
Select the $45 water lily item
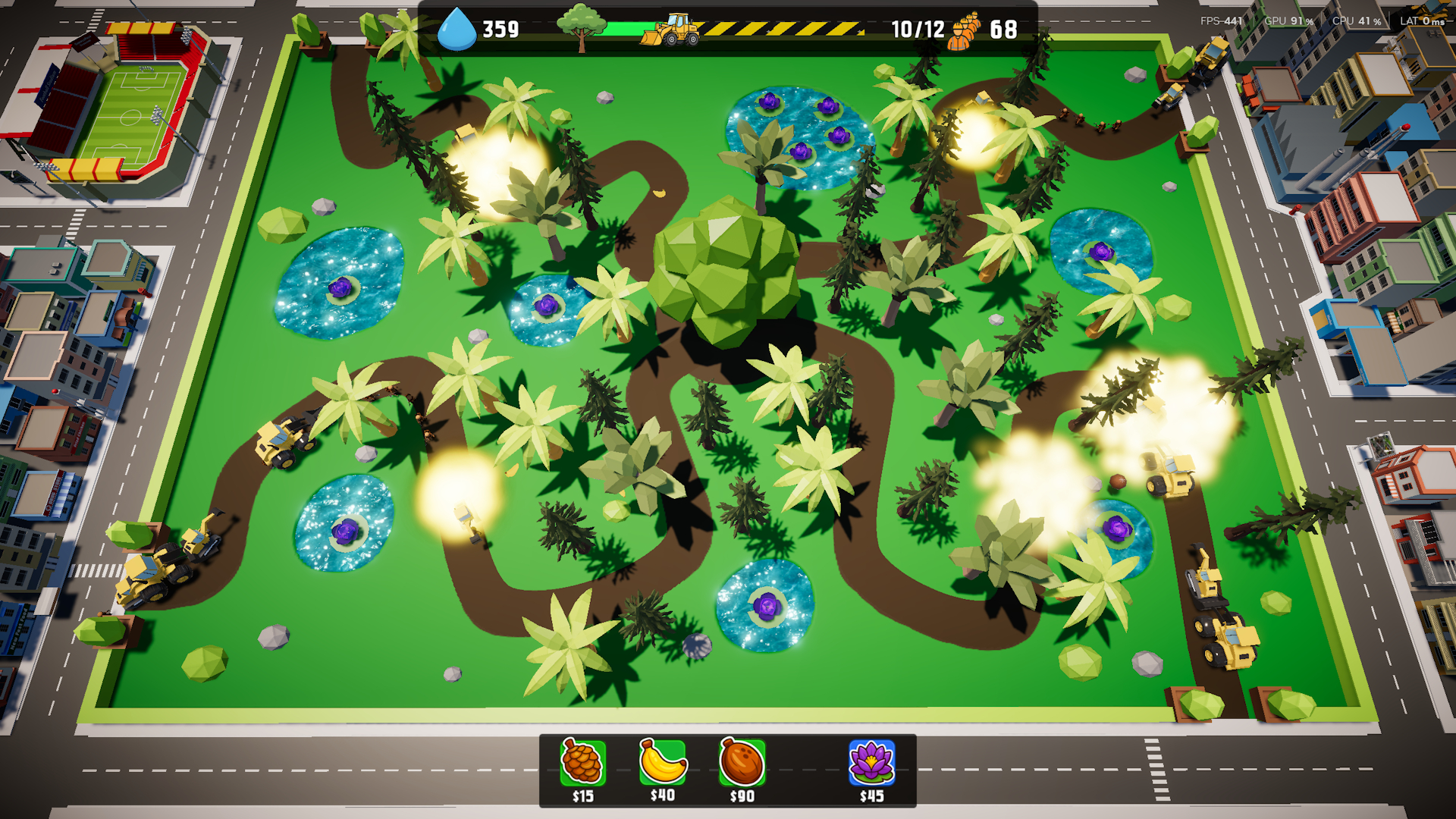[x=871, y=763]
